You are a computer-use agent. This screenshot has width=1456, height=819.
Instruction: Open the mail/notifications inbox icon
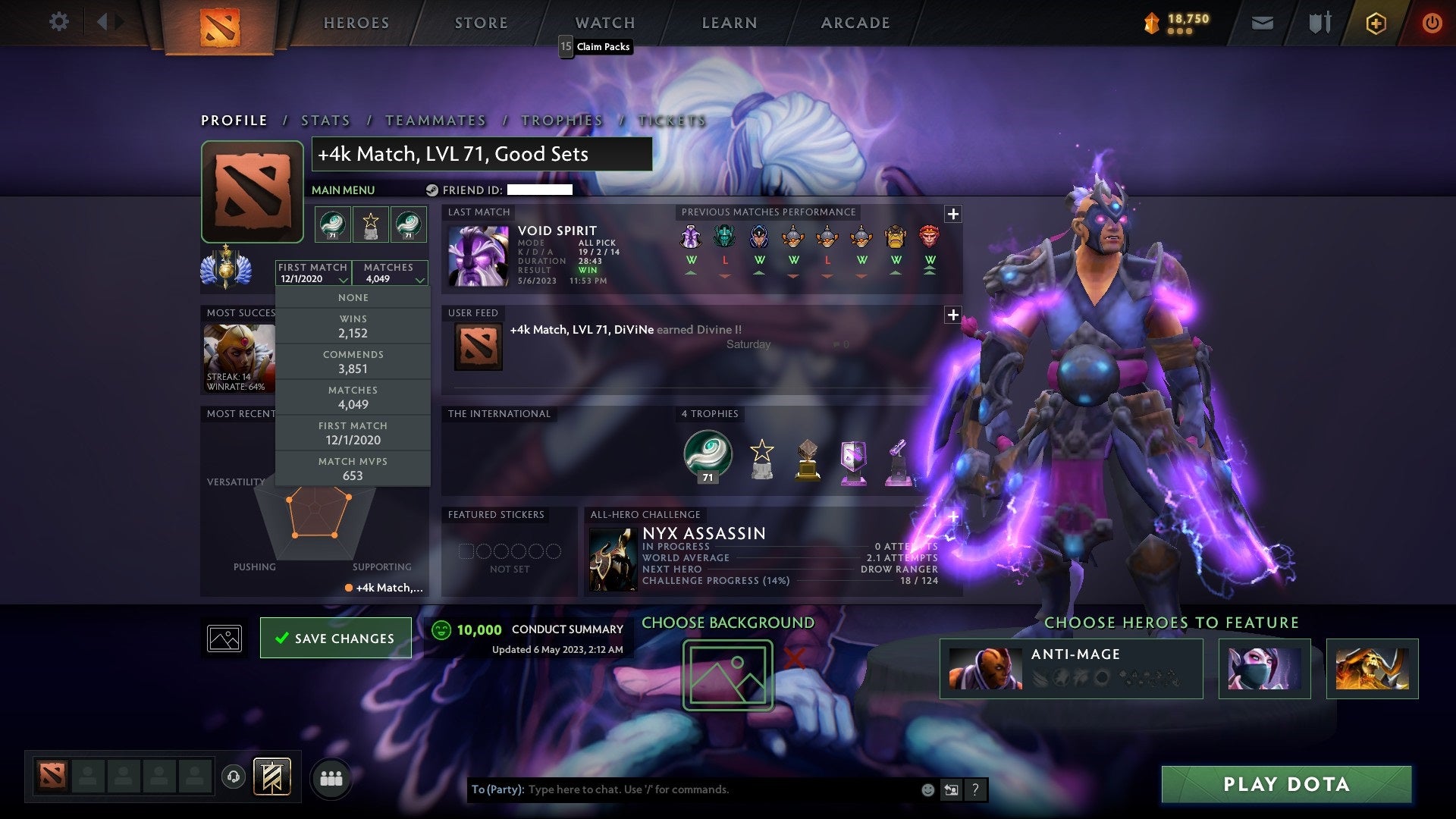pos(1263,23)
